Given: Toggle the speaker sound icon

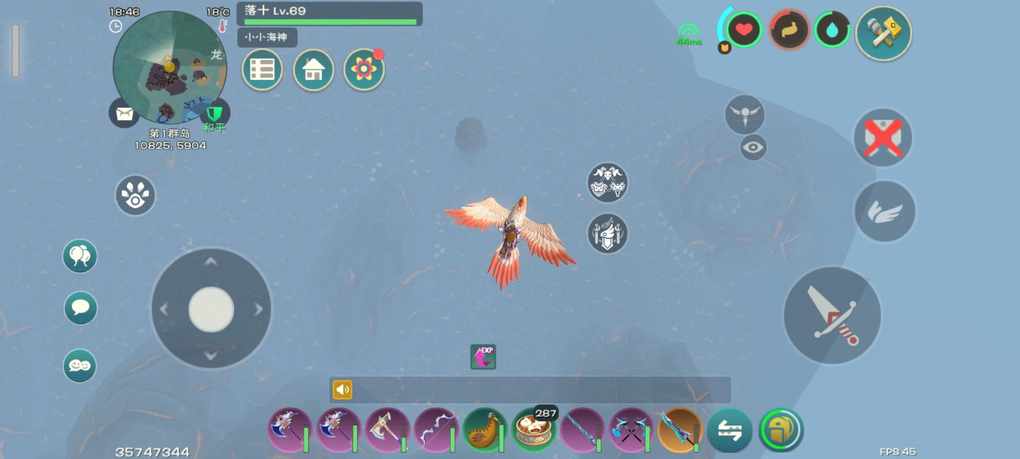Looking at the screenshot, I should tap(343, 390).
